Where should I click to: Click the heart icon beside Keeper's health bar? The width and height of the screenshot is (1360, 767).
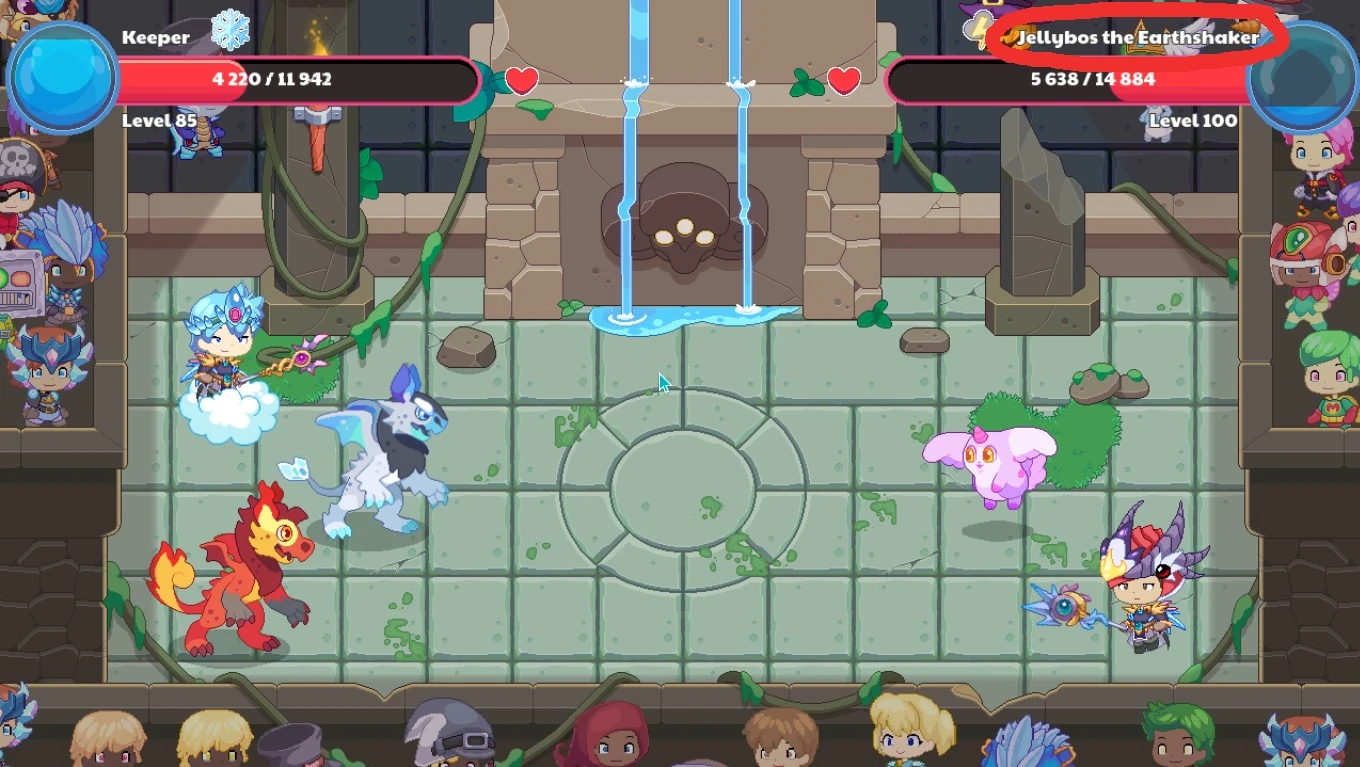522,82
